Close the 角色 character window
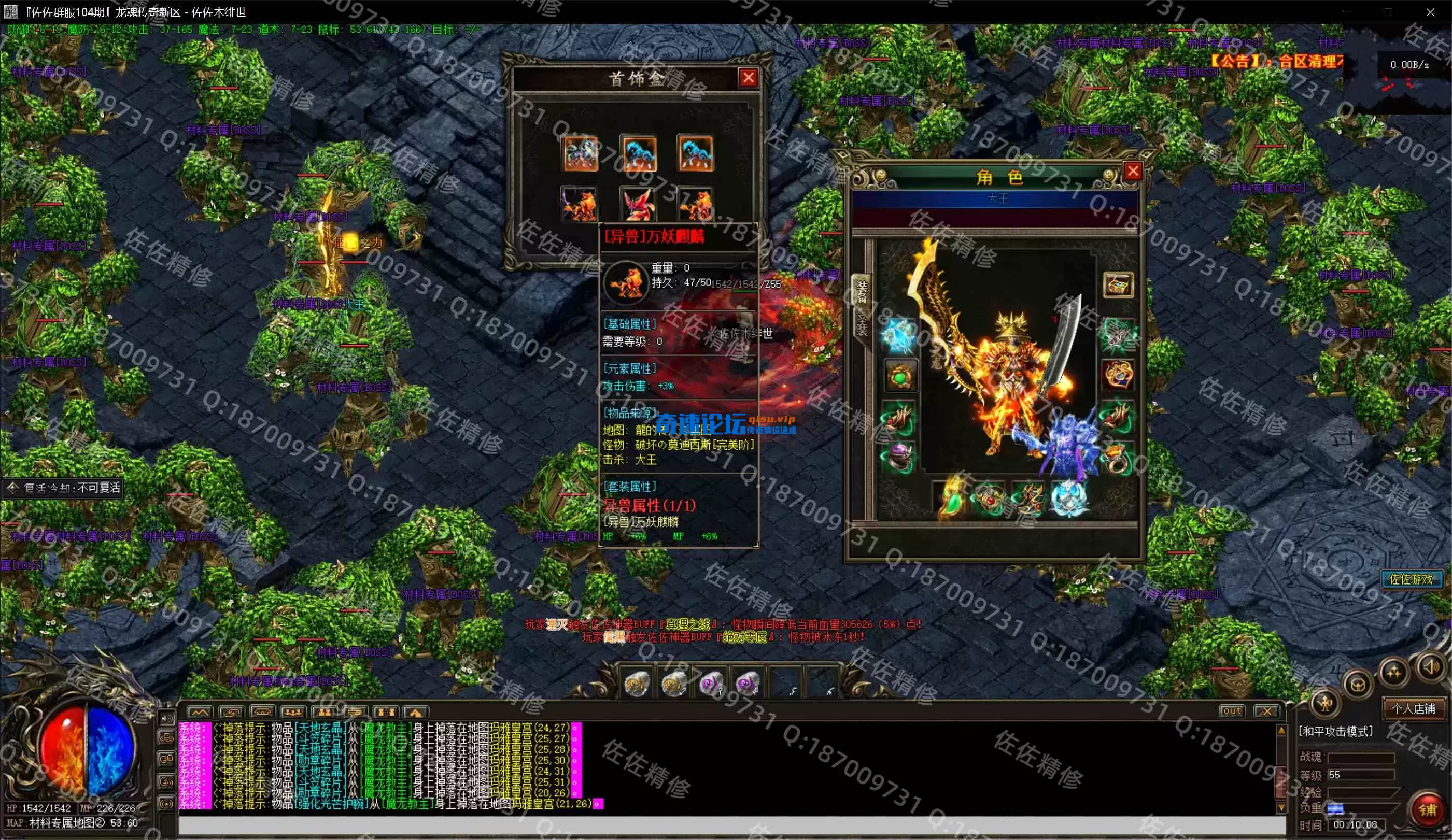The height and width of the screenshot is (840, 1452). [x=1132, y=171]
